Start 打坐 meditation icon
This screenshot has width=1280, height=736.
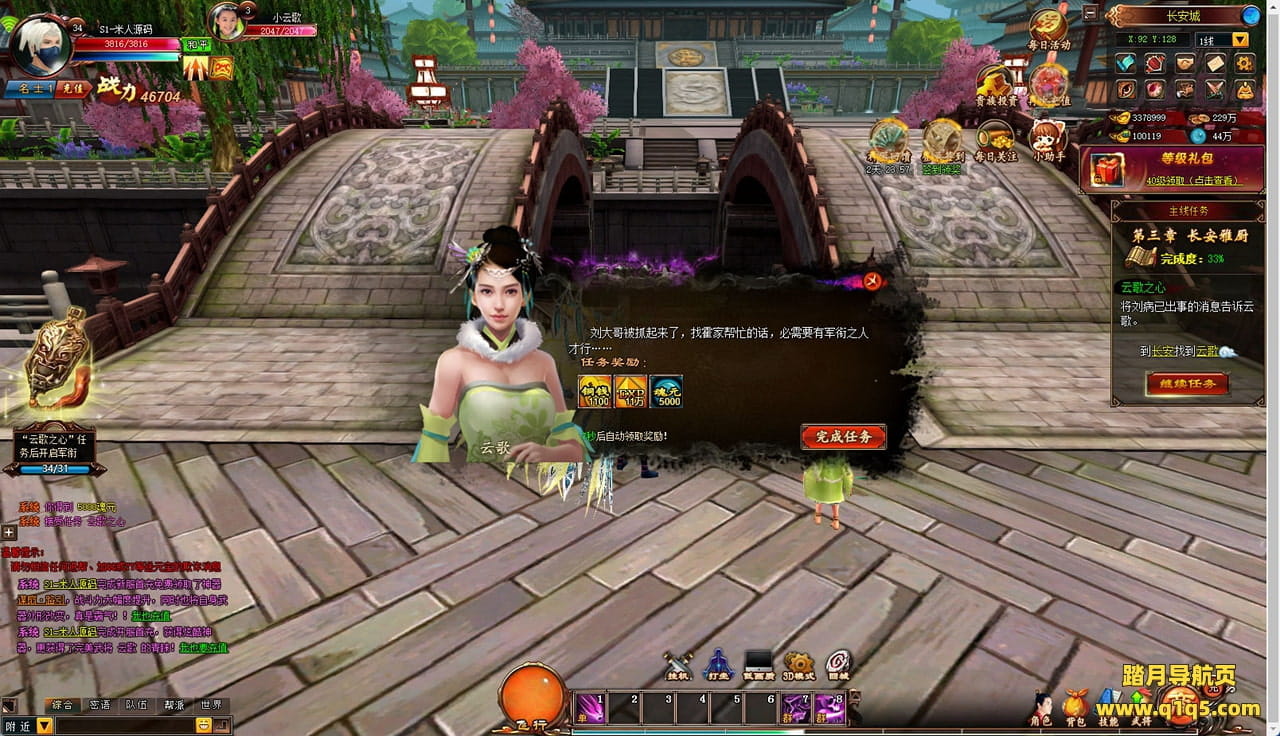718,664
